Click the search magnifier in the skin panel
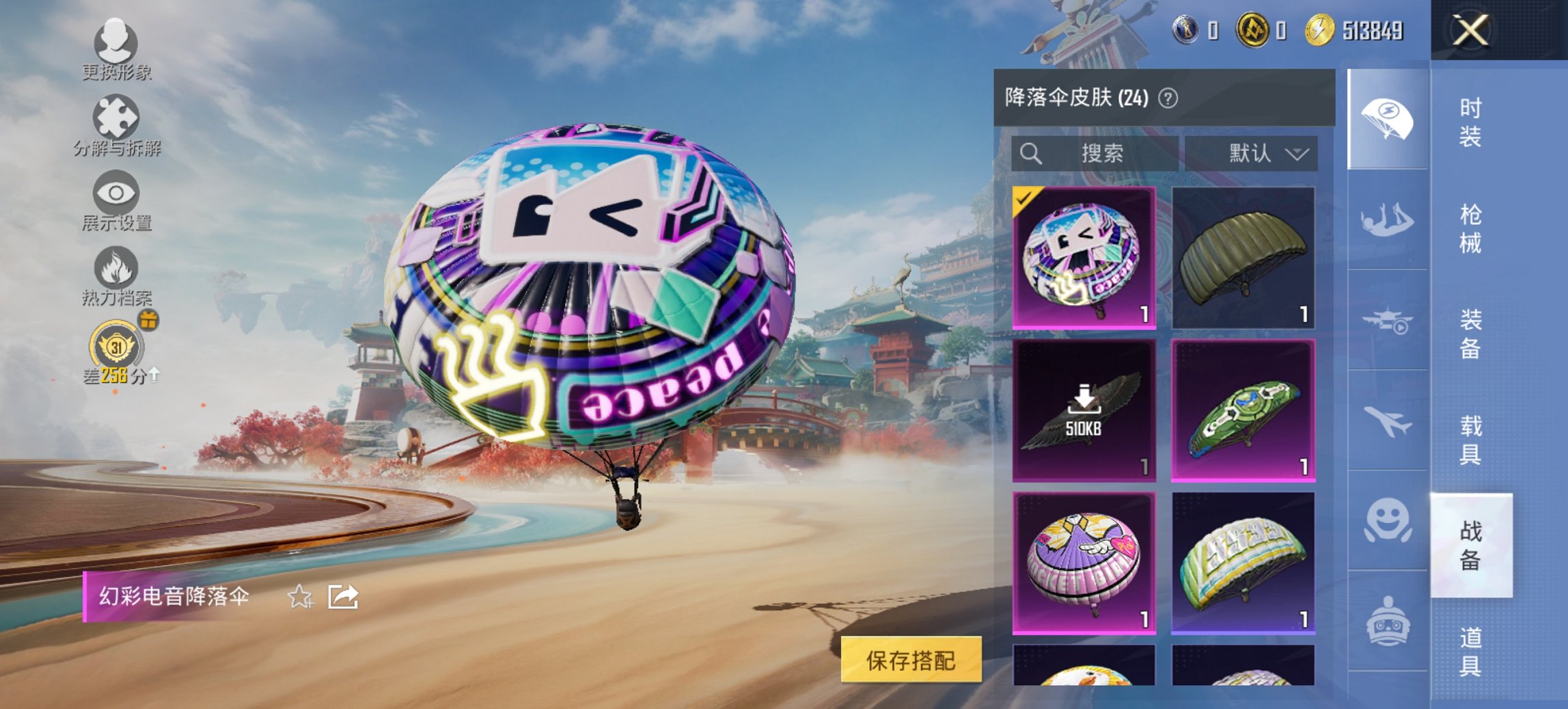This screenshot has height=709, width=1568. click(1034, 152)
